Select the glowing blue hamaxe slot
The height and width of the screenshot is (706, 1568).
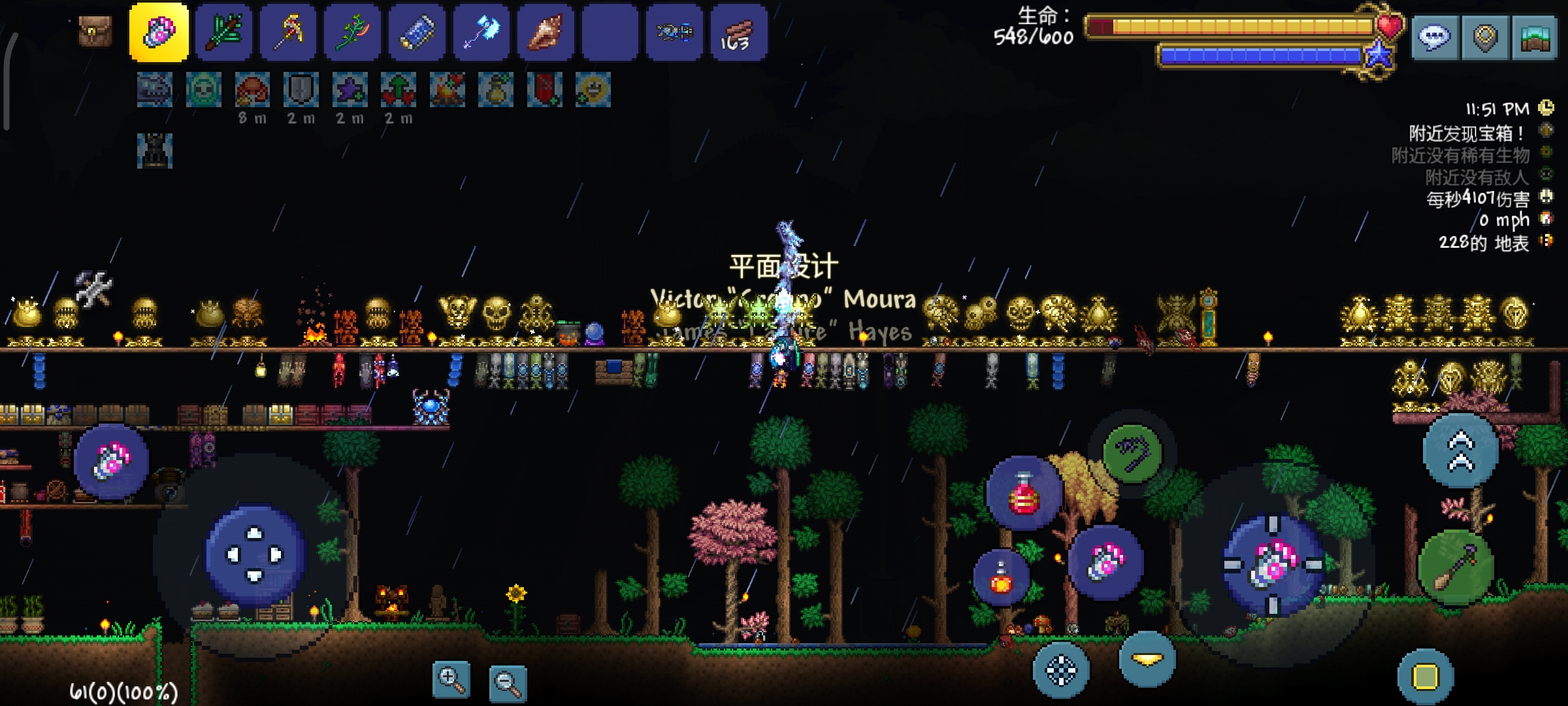coord(482,33)
